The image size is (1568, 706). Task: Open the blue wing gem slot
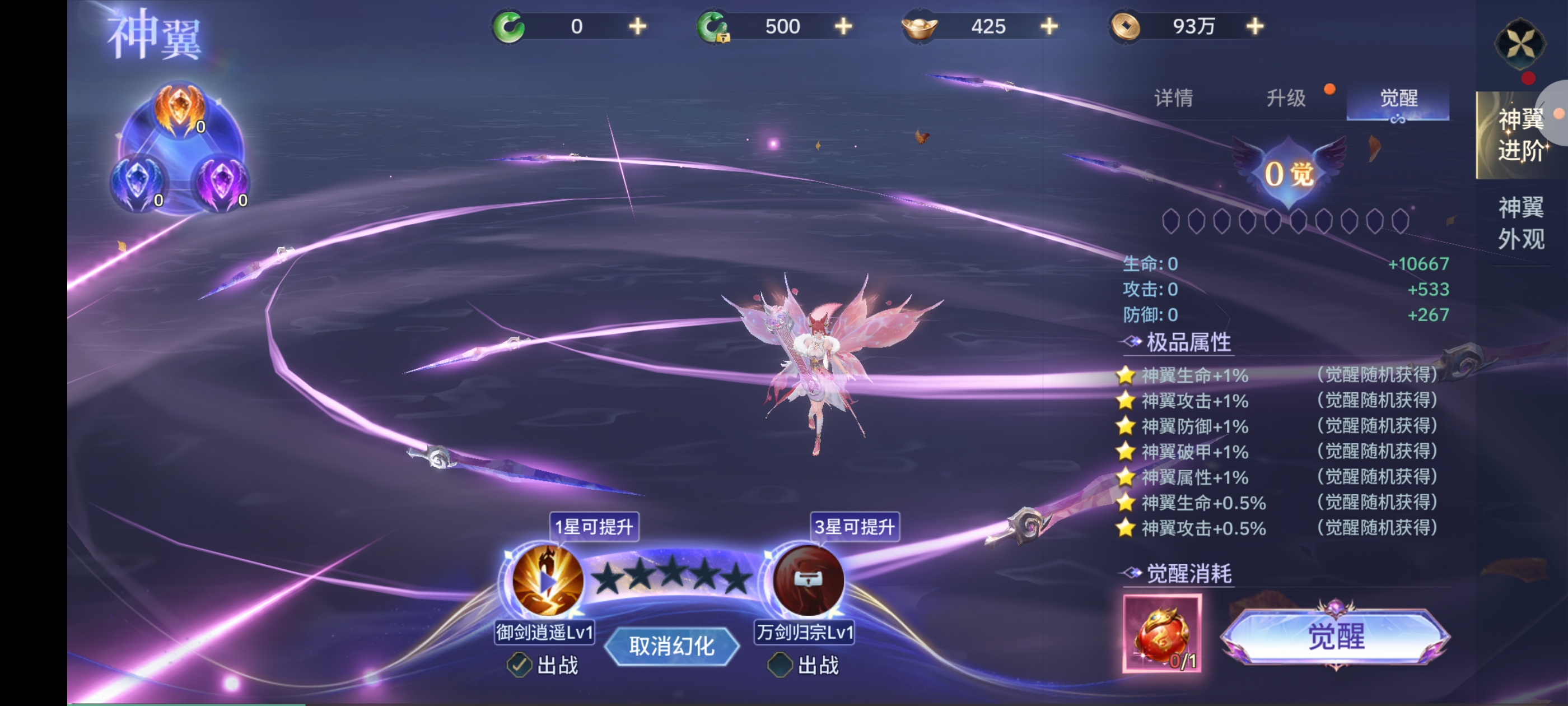[x=138, y=184]
